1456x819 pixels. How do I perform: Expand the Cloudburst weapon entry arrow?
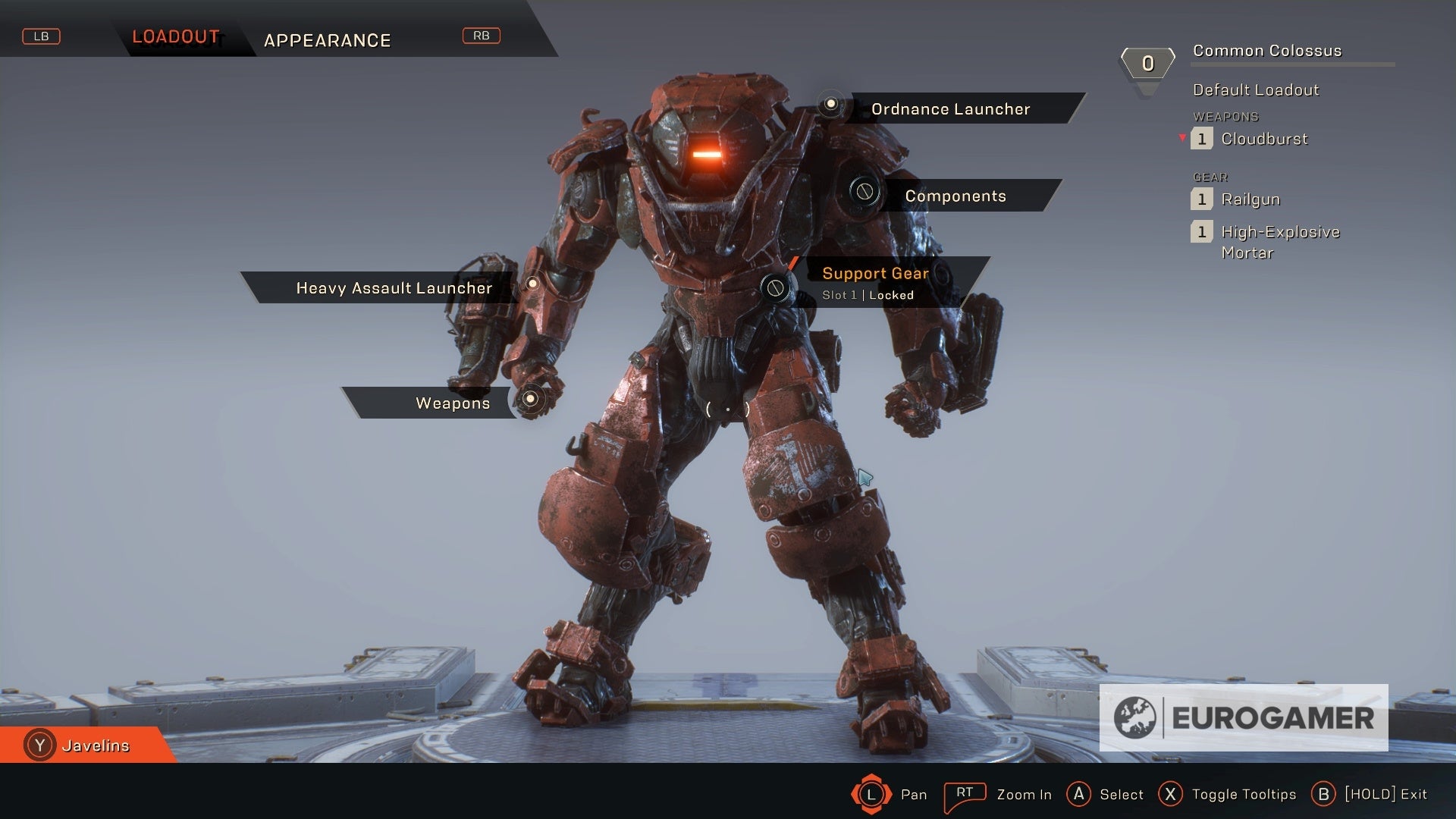[1181, 139]
